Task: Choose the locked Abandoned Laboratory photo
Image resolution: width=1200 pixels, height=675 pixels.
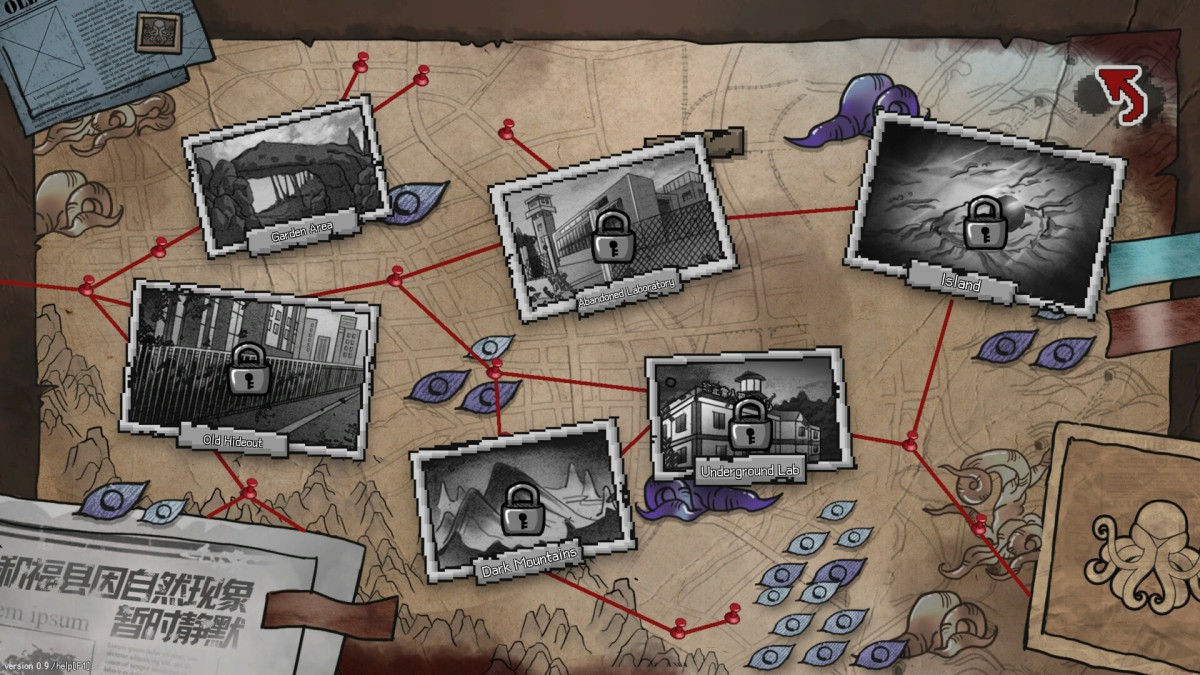Action: click(x=611, y=235)
